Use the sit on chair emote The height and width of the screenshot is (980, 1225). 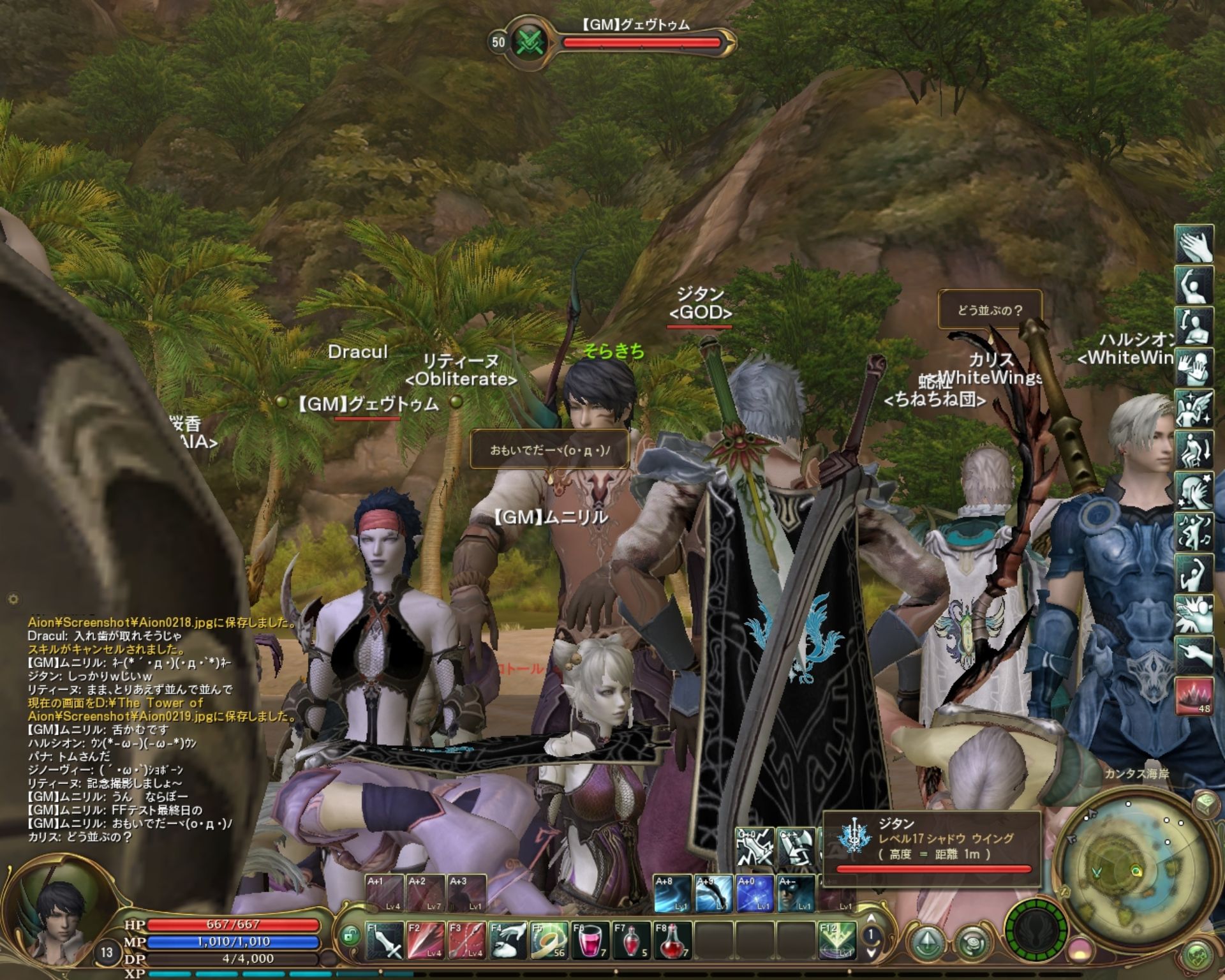[x=1194, y=450]
